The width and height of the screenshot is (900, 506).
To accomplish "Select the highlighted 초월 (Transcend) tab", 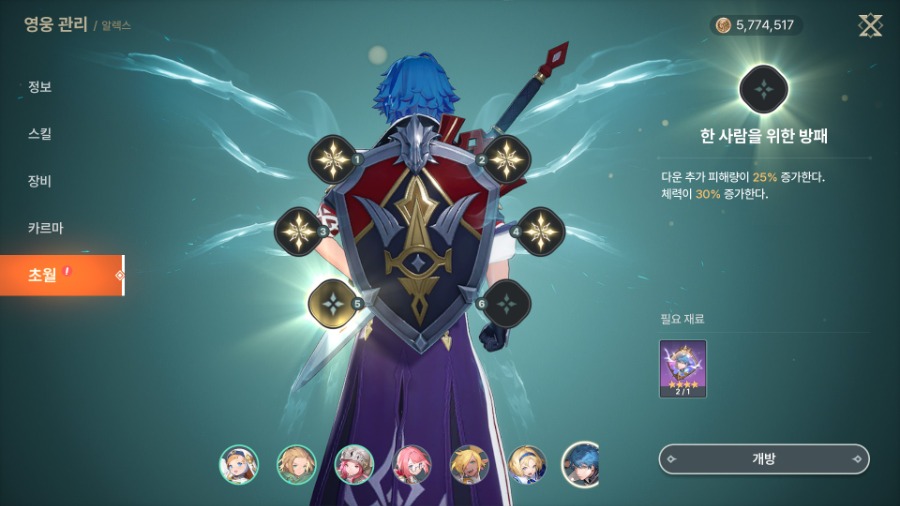I will click(x=60, y=275).
